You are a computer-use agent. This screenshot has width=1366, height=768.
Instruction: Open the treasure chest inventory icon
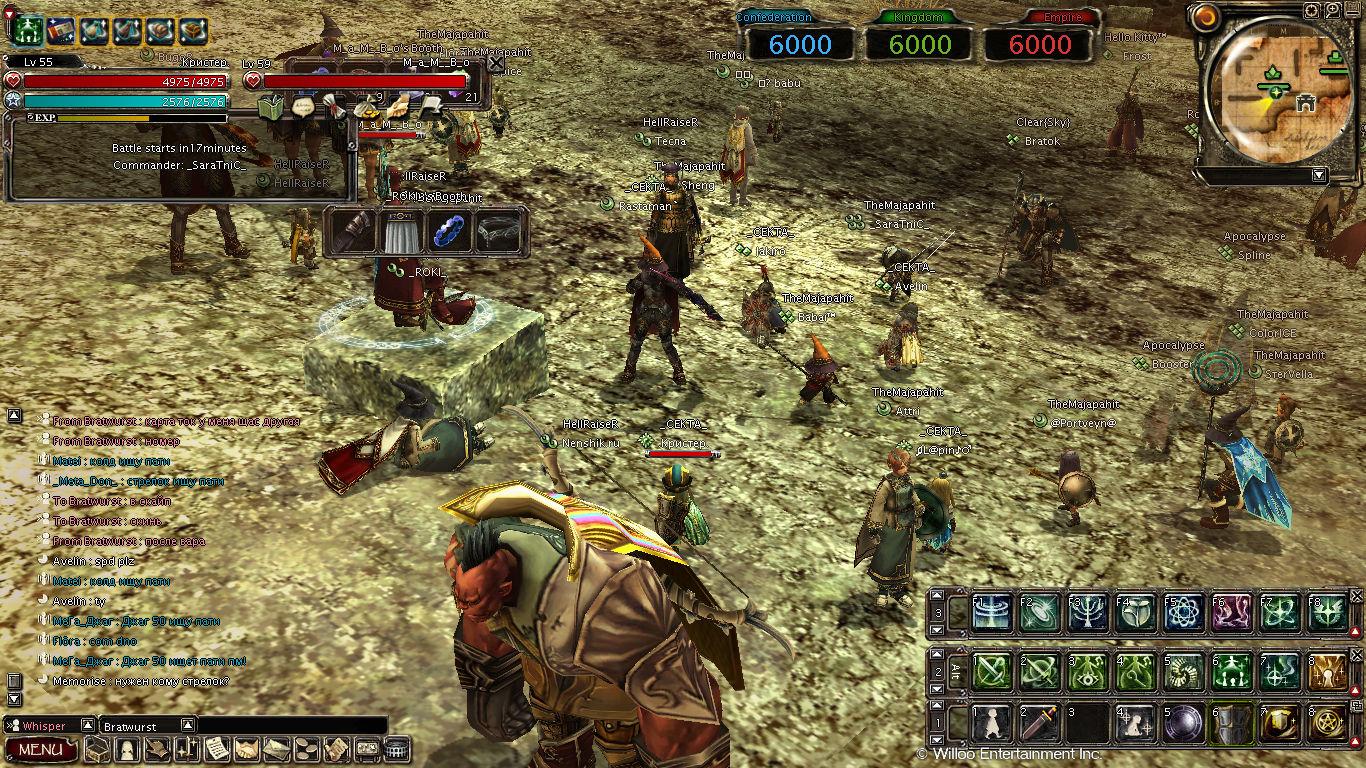97,749
